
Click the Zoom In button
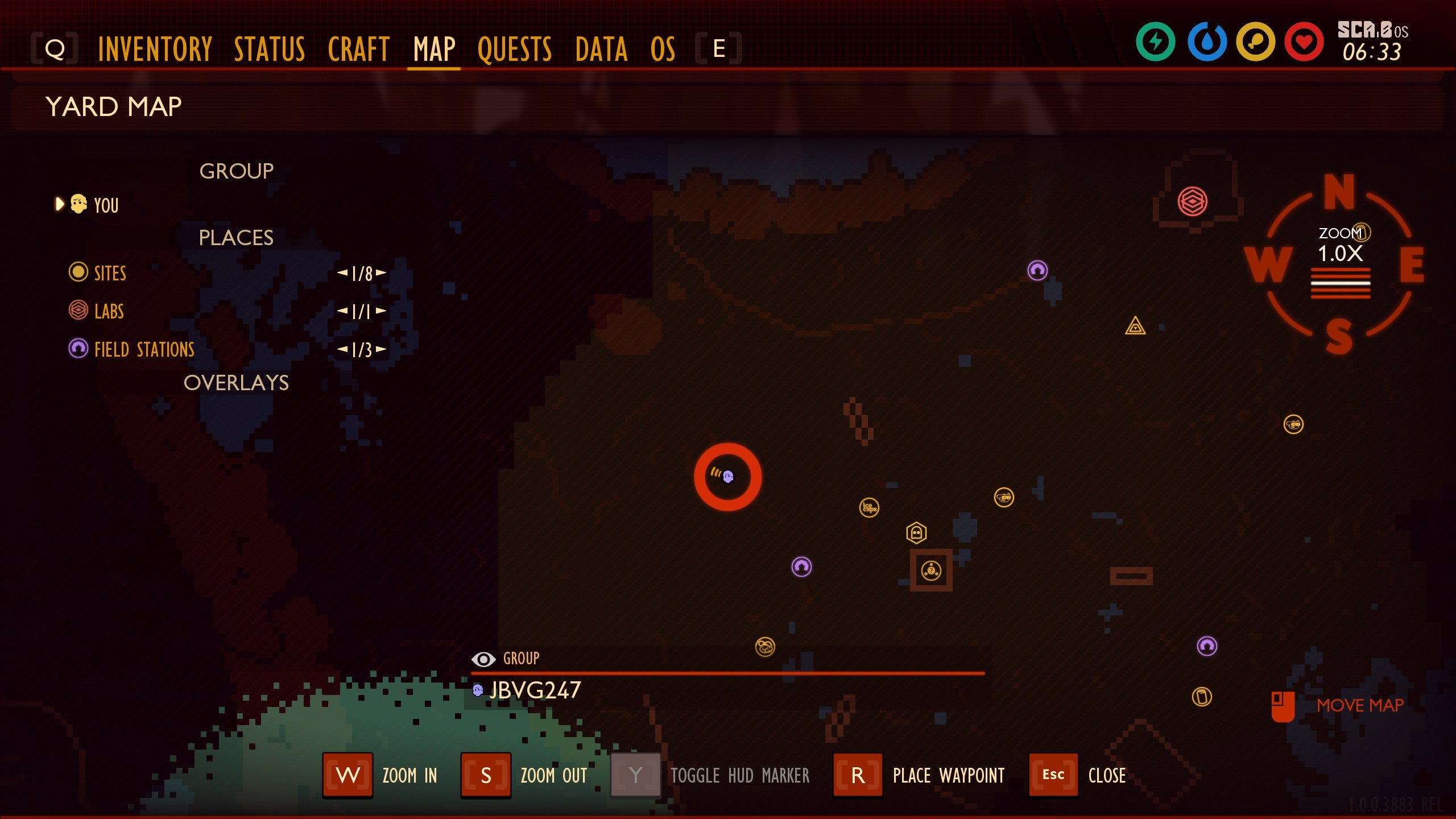[x=347, y=775]
